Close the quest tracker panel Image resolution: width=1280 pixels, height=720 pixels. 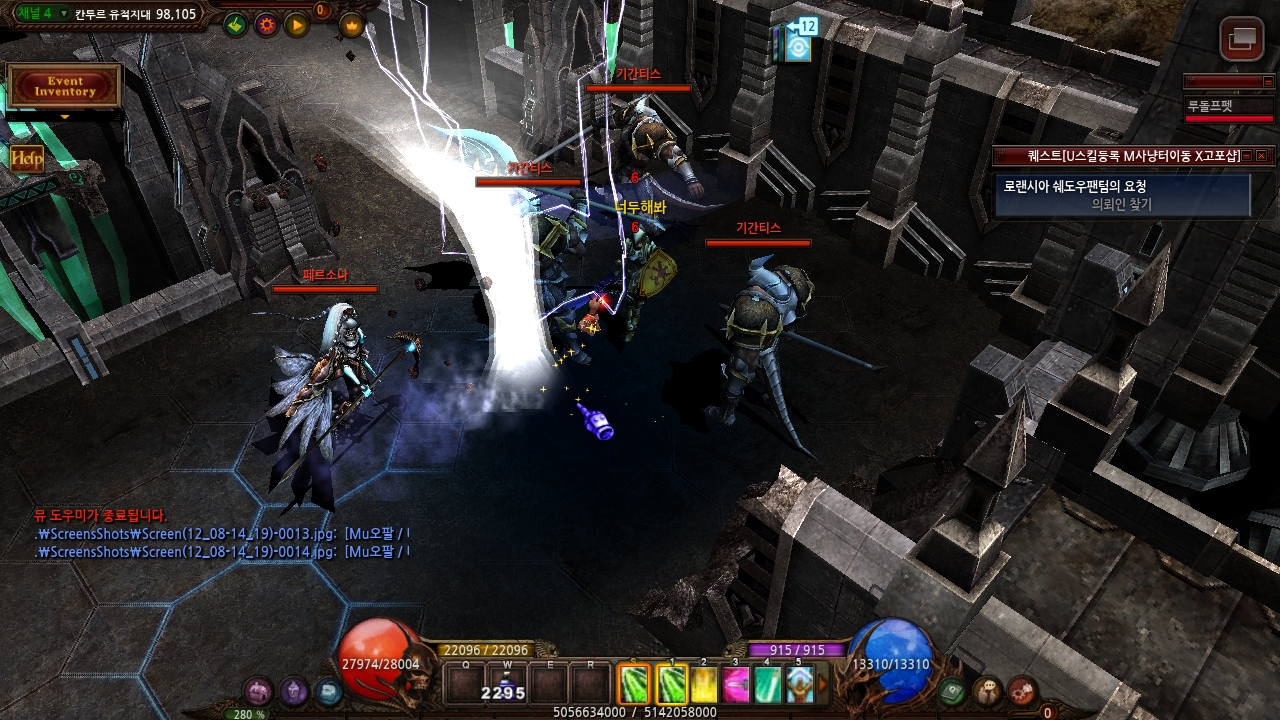pos(1262,156)
